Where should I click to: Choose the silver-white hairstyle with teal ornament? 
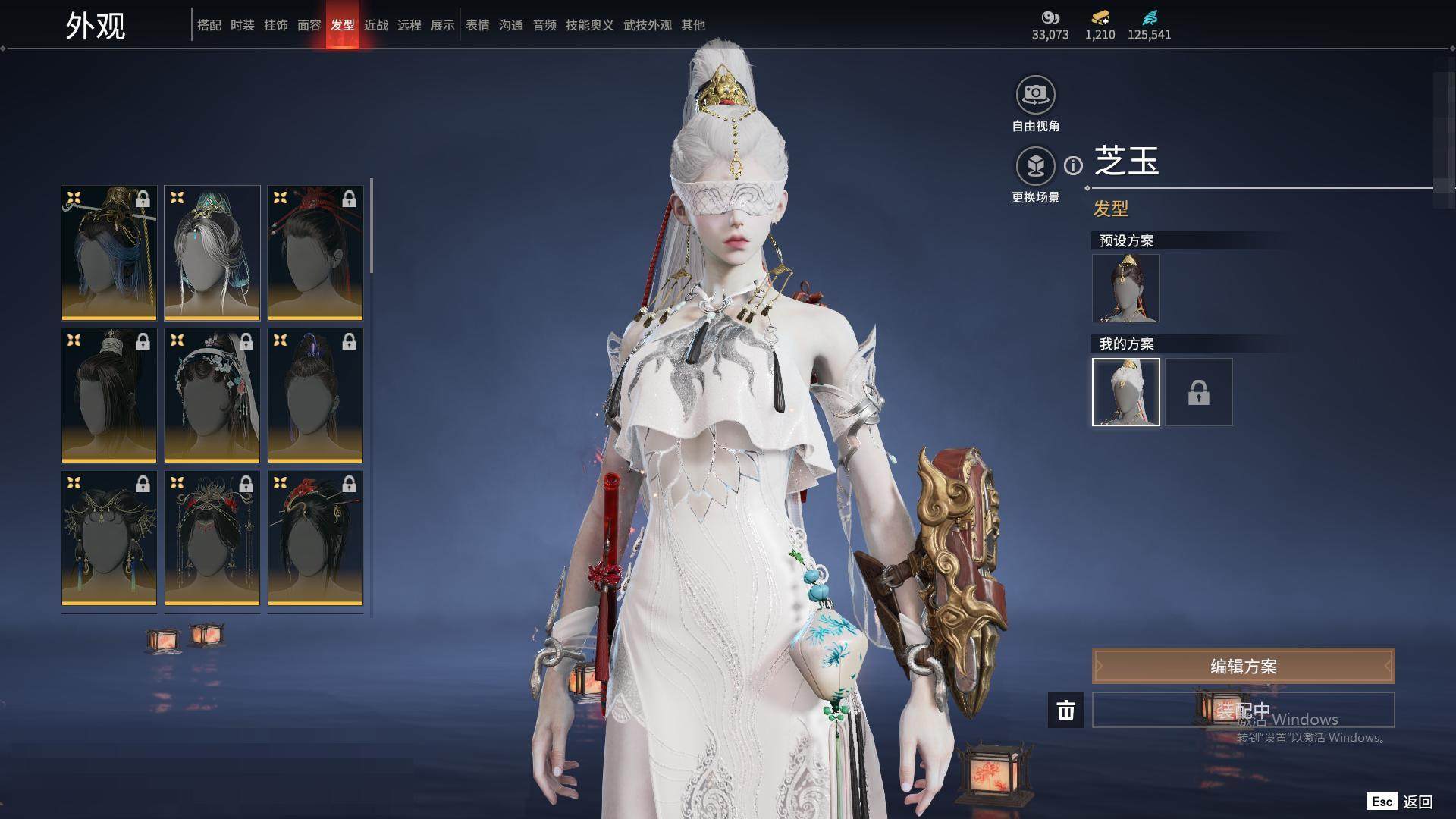[212, 253]
